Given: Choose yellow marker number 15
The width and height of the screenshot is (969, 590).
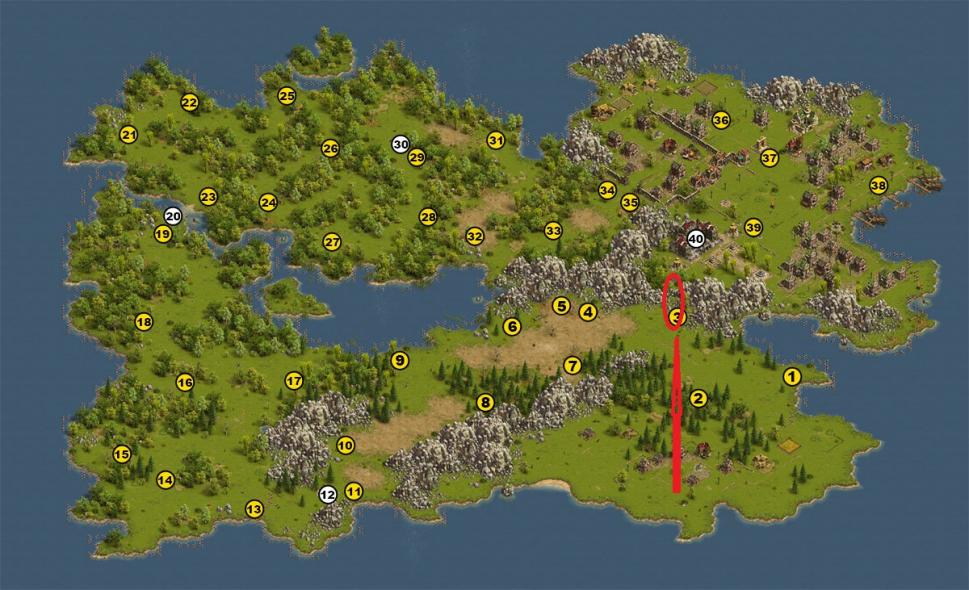Looking at the screenshot, I should coord(122,454).
